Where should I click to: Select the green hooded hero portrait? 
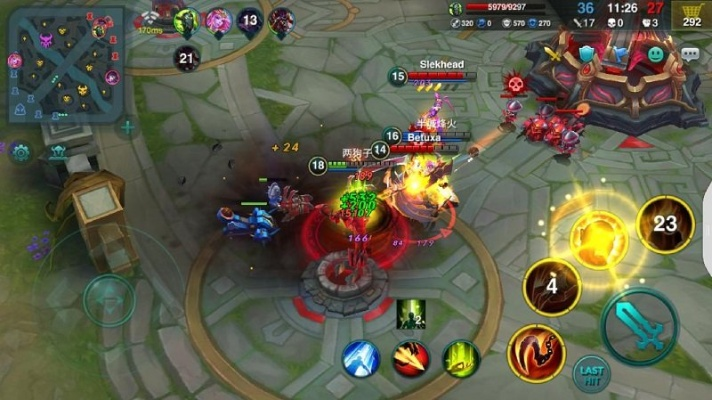pos(186,20)
